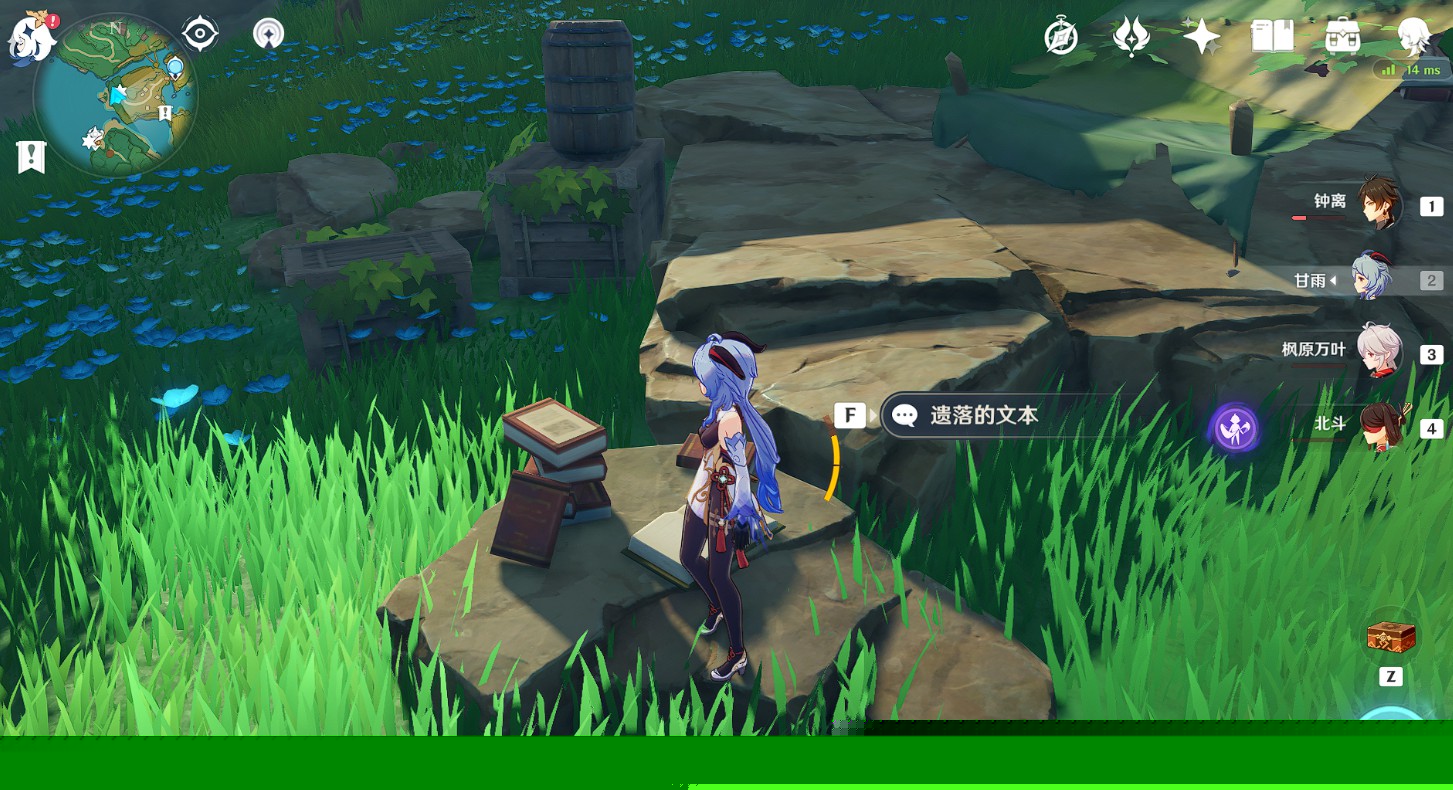Open the flame-shaped events icon
The image size is (1453, 790).
click(x=1131, y=38)
